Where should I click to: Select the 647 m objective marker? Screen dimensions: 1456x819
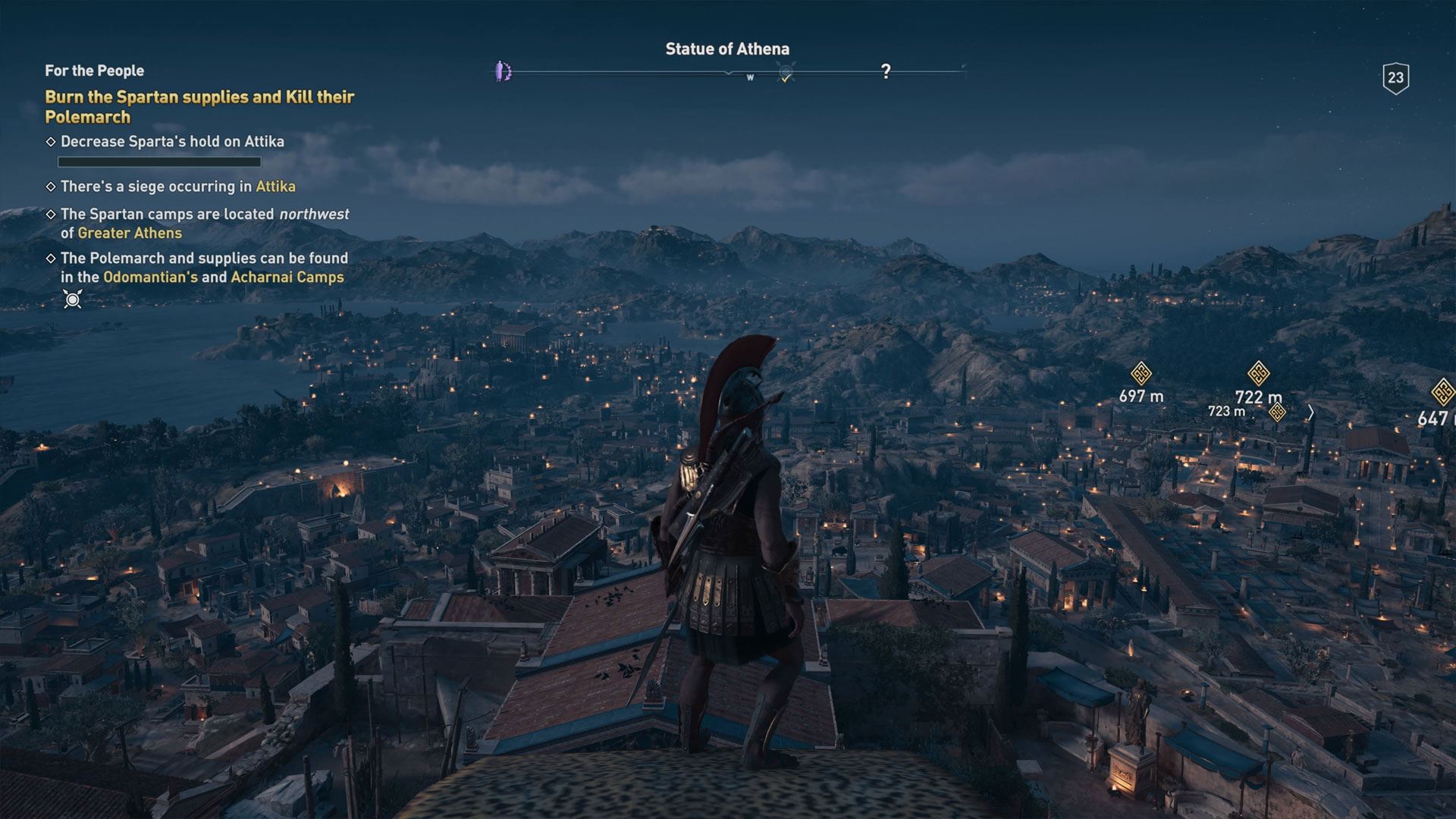tap(1443, 393)
